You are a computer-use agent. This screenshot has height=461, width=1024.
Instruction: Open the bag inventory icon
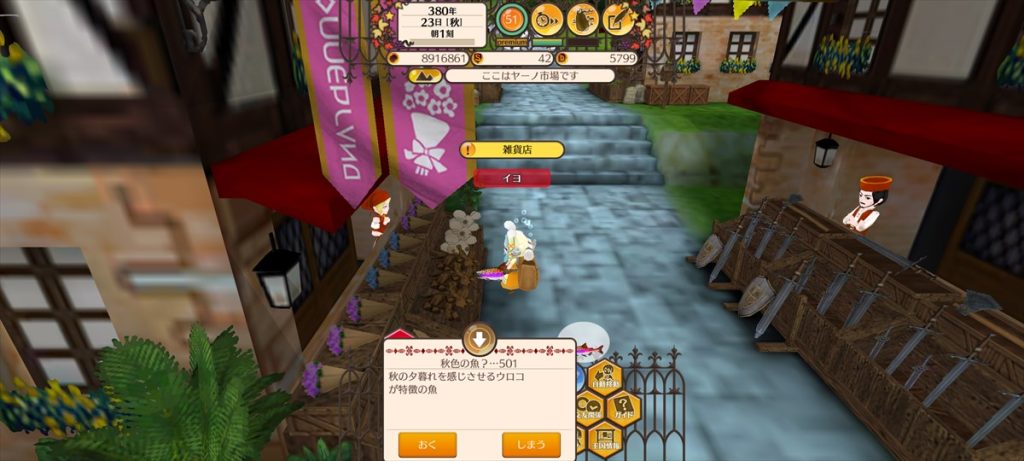583,18
